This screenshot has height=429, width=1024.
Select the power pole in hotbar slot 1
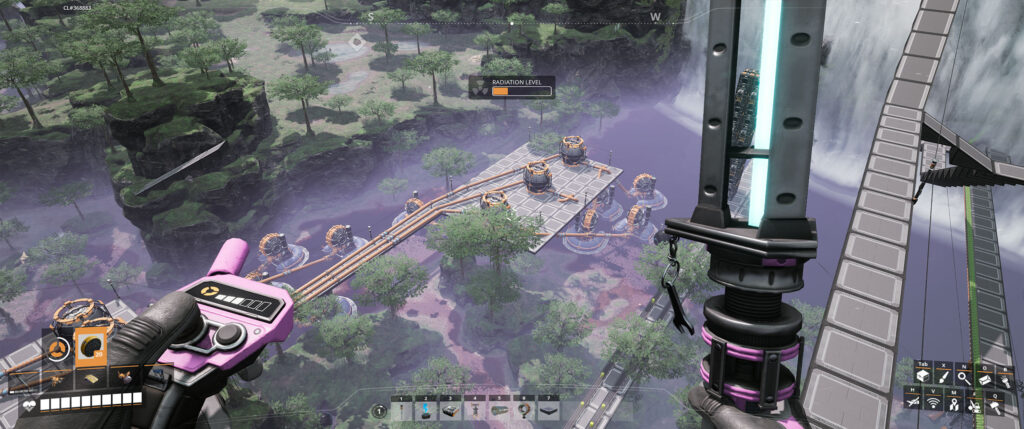402,410
